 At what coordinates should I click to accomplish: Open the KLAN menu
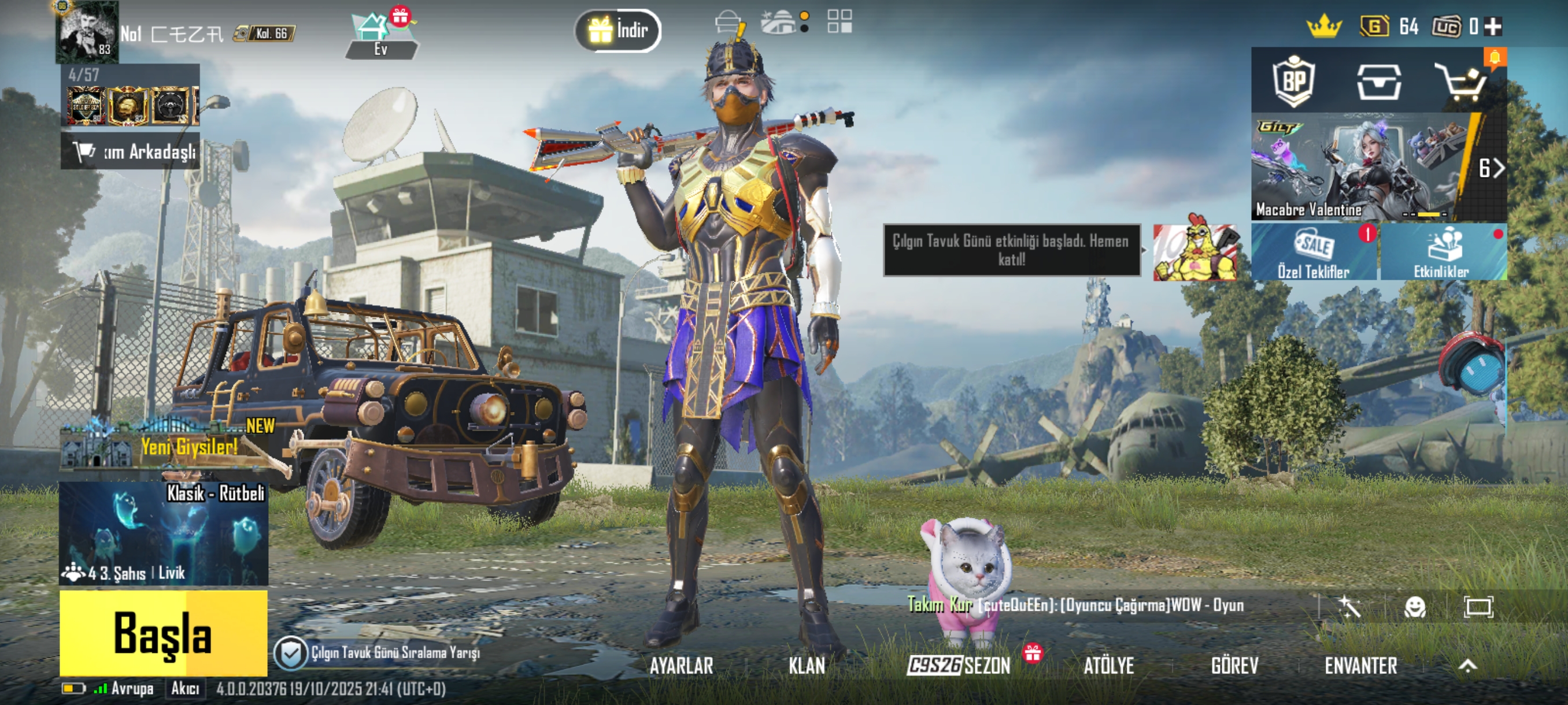tap(807, 666)
